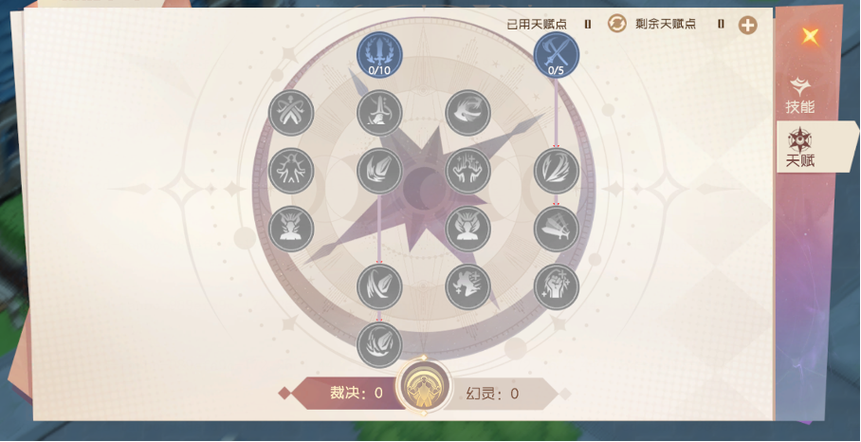Viewport: 861px width, 442px height.
Task: Reset talents using the circular arrows icon
Action: click(x=617, y=24)
